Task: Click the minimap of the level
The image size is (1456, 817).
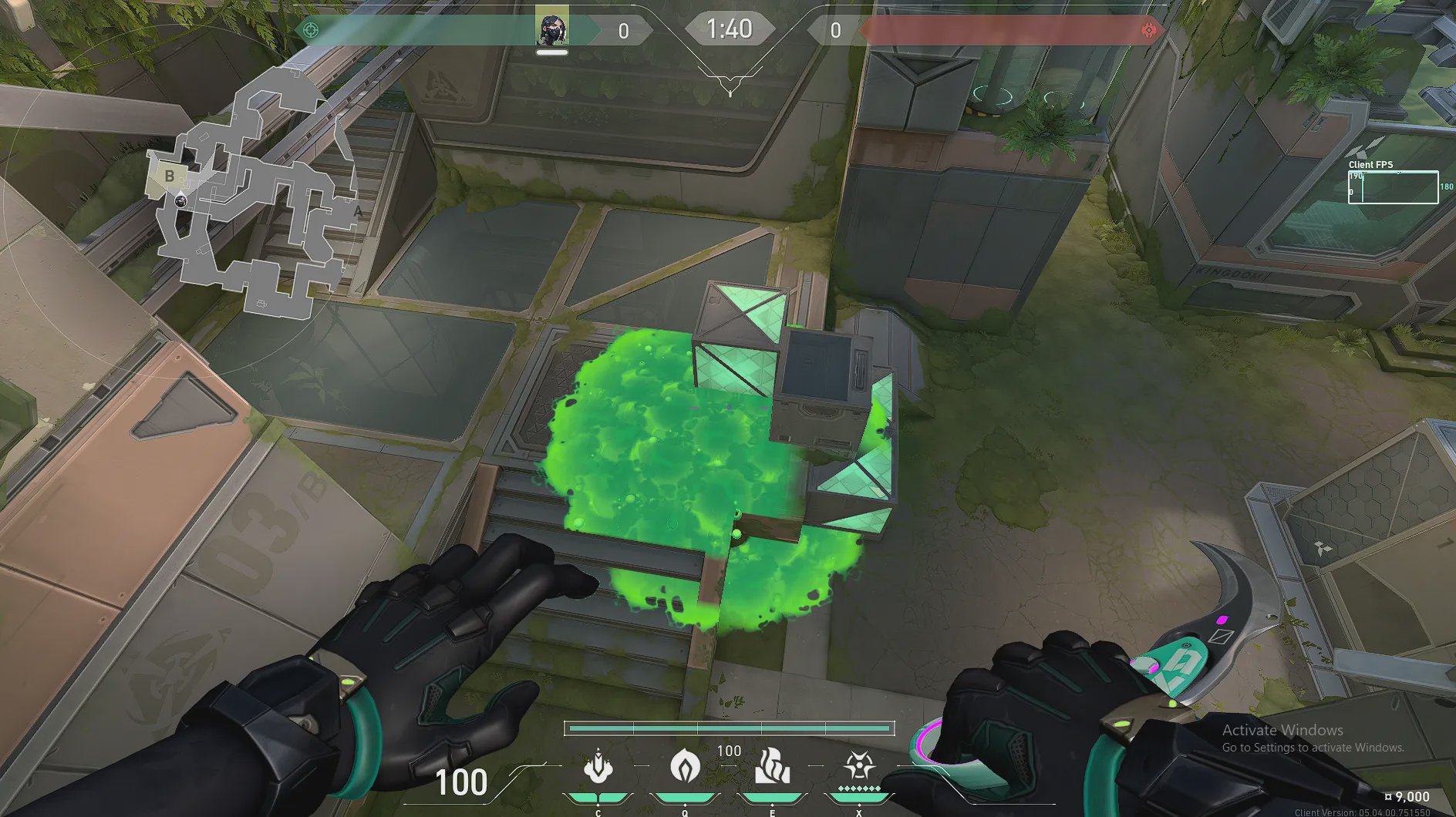Action: tap(254, 193)
